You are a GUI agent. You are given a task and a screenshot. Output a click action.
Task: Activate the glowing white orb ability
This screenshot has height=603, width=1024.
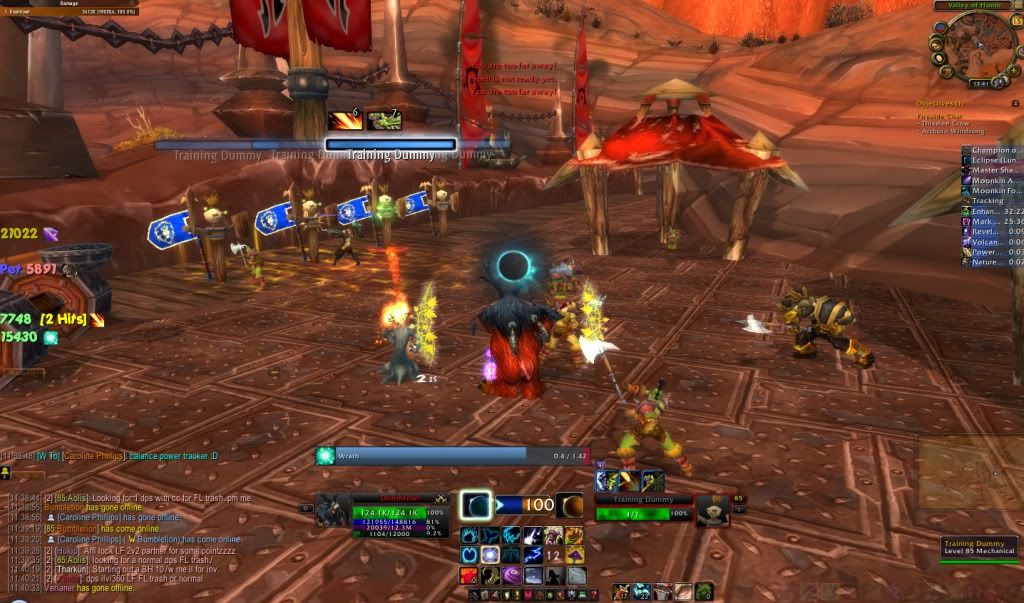(490, 555)
